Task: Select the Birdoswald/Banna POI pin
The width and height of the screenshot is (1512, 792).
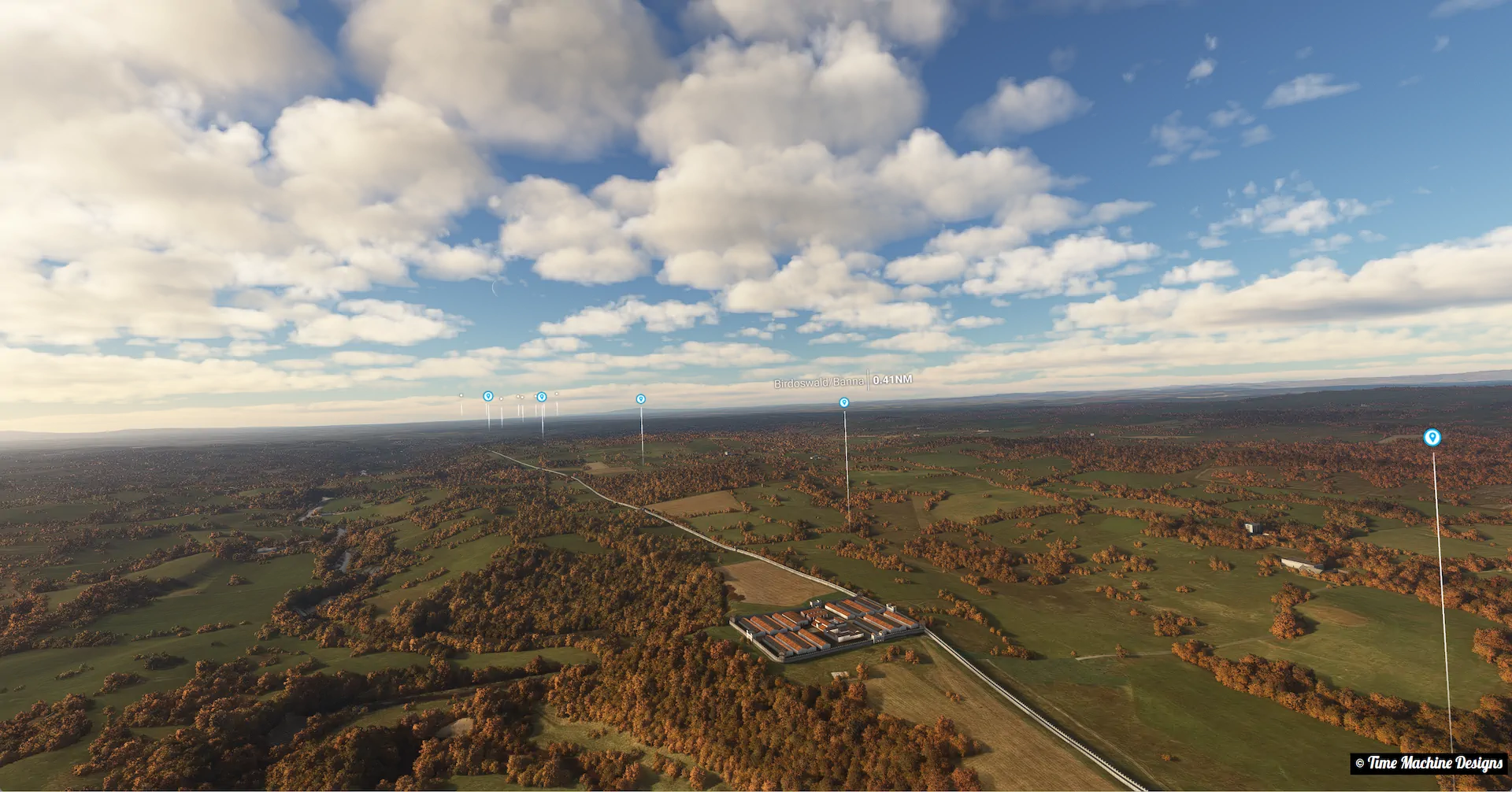Action: (x=845, y=402)
